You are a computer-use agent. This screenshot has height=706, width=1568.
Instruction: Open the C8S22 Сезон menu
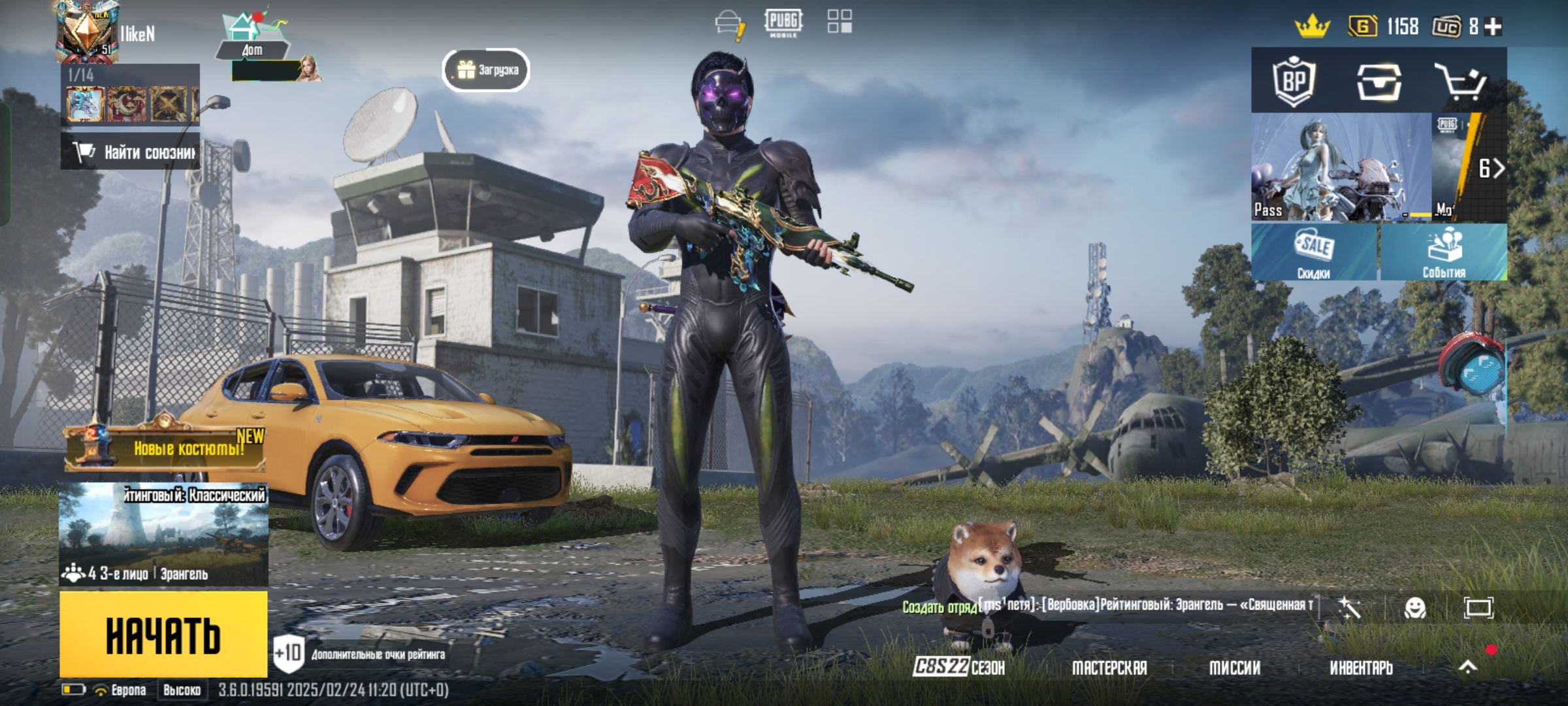[x=959, y=667]
